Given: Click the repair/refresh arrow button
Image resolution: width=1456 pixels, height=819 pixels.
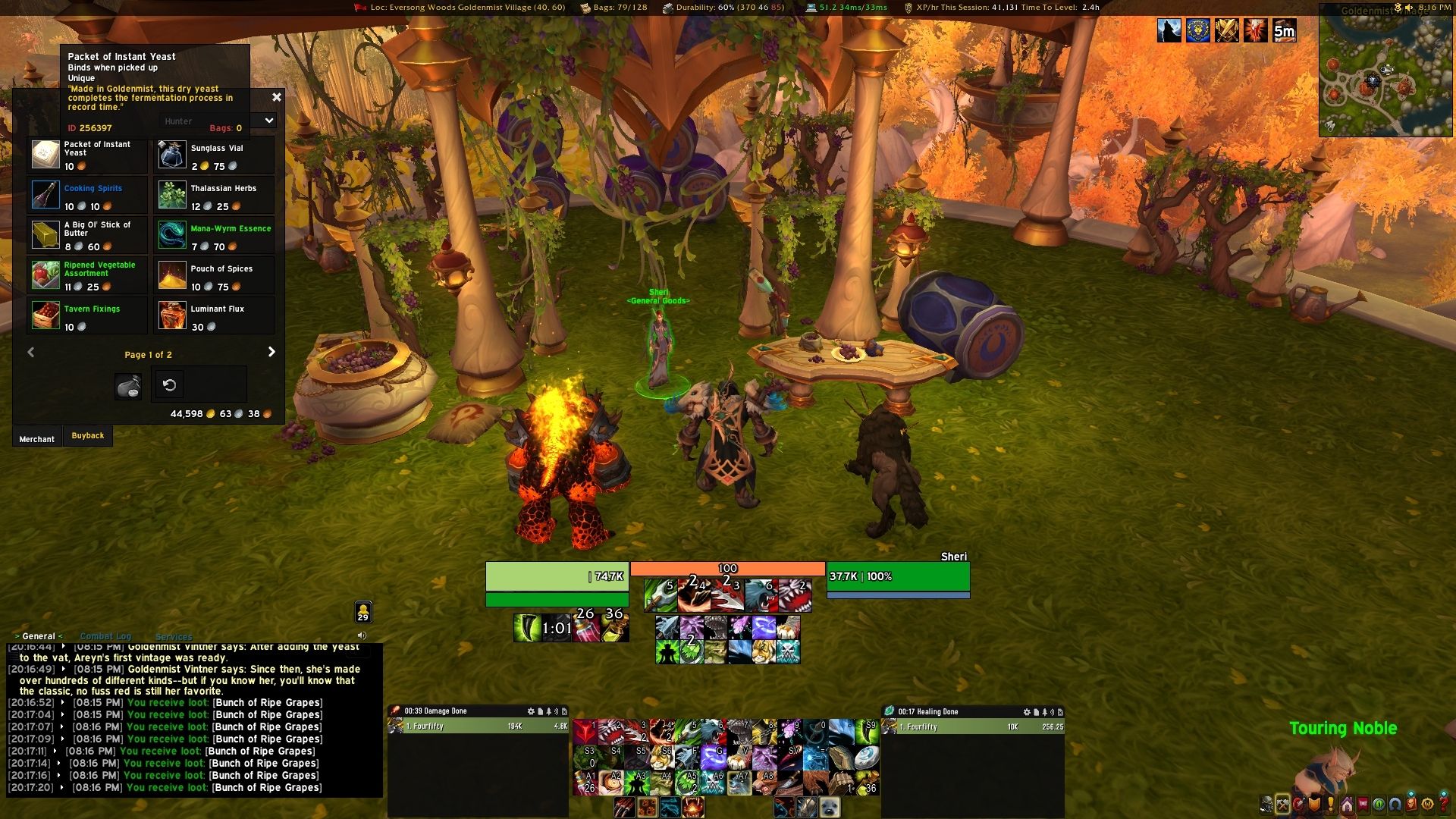Looking at the screenshot, I should pos(170,385).
